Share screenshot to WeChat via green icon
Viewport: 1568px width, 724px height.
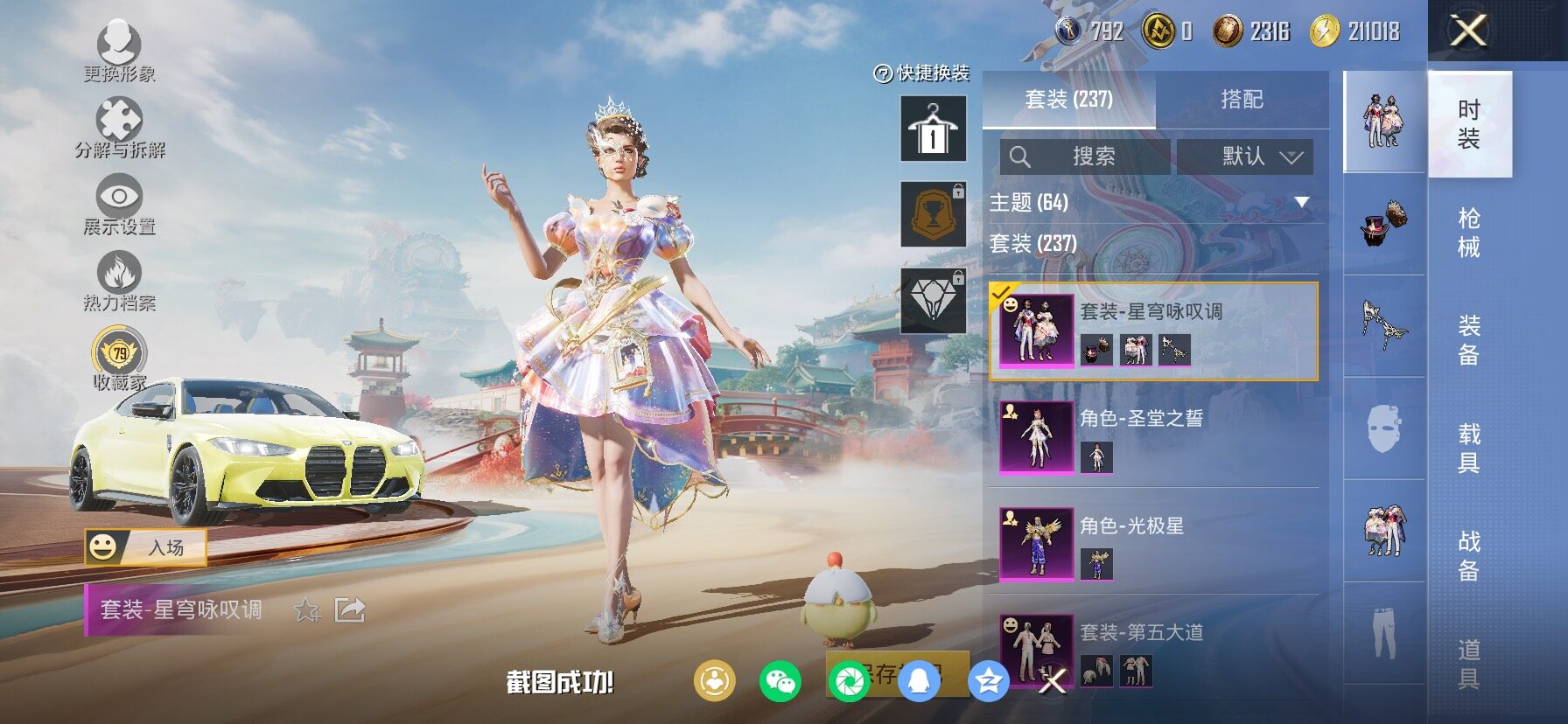point(780,681)
